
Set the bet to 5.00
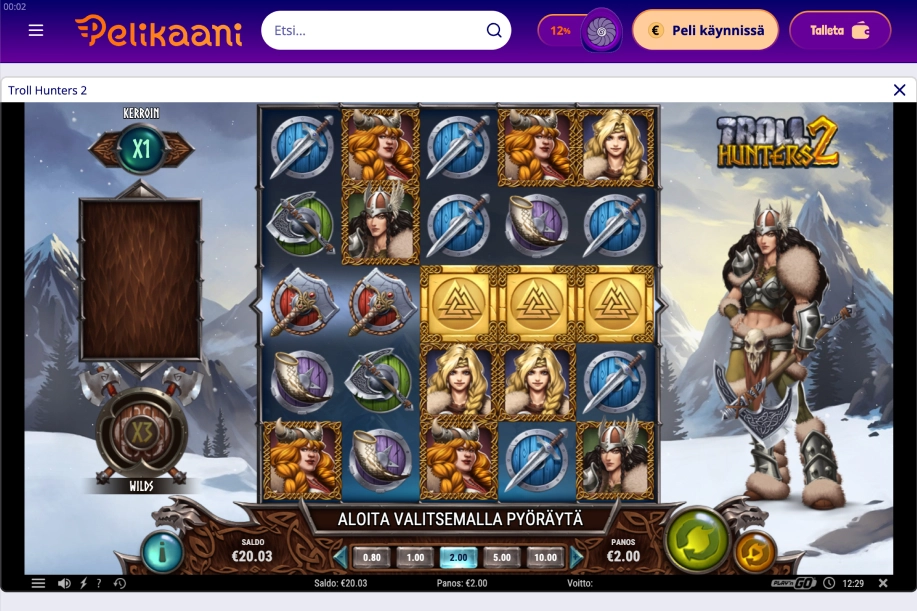pyautogui.click(x=502, y=558)
